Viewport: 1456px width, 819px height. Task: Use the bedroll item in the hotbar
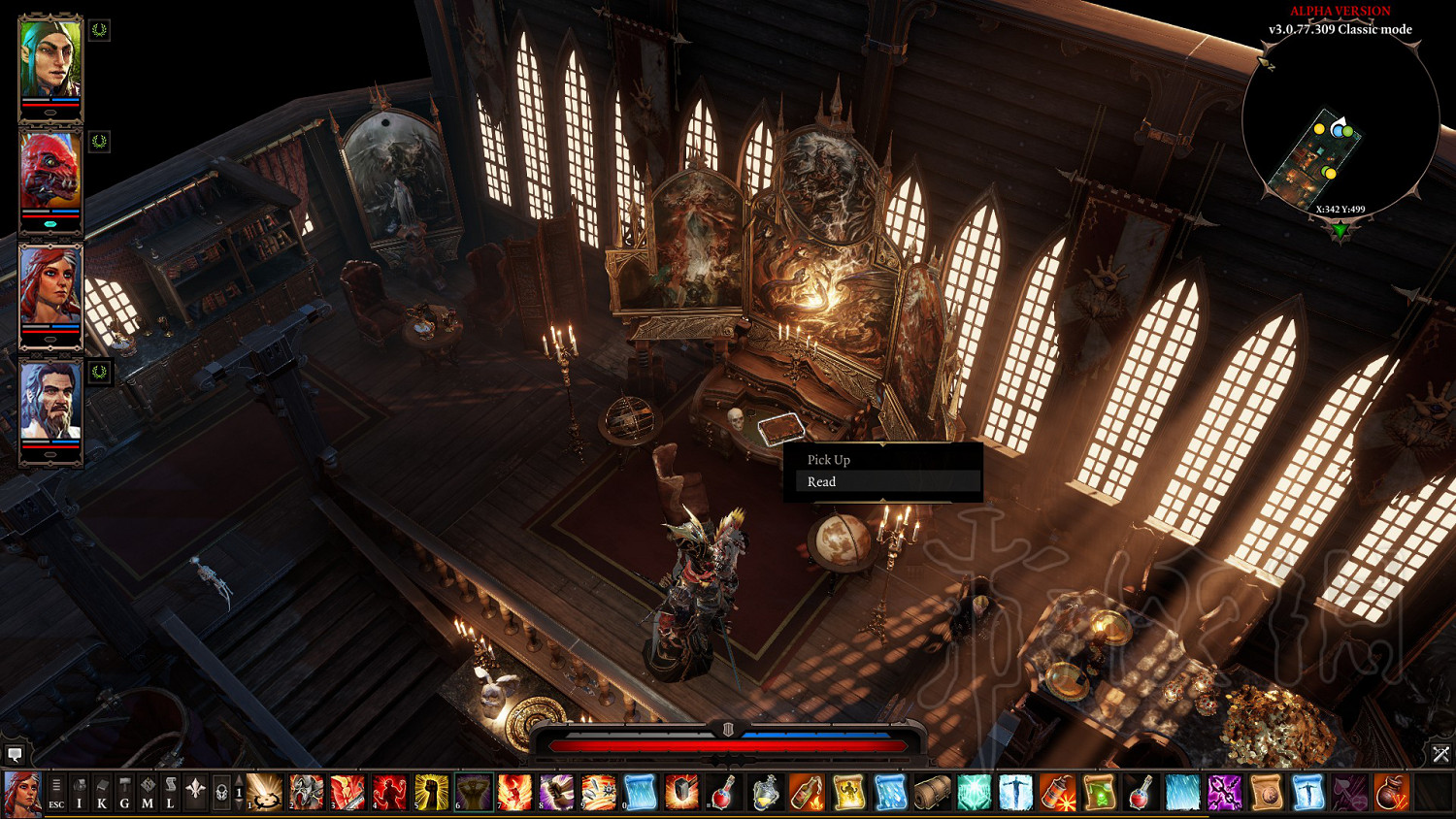(x=932, y=793)
